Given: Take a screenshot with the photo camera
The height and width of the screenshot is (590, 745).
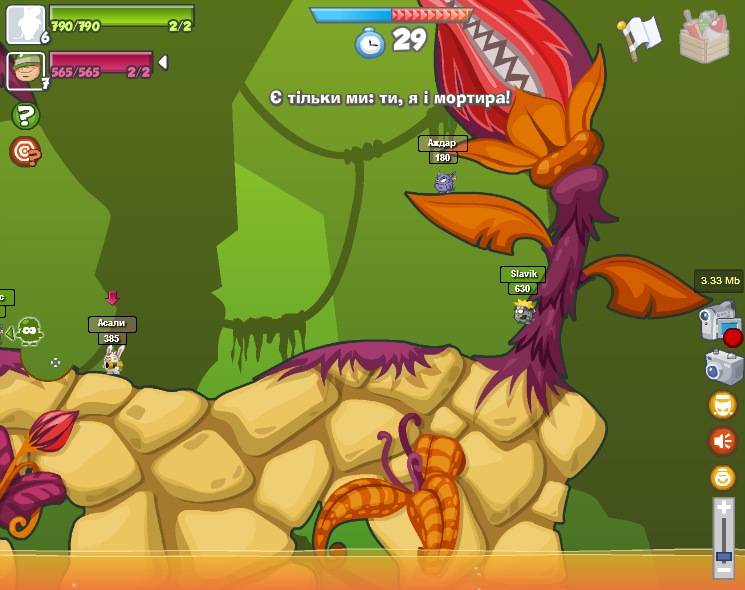Looking at the screenshot, I should click(x=723, y=366).
